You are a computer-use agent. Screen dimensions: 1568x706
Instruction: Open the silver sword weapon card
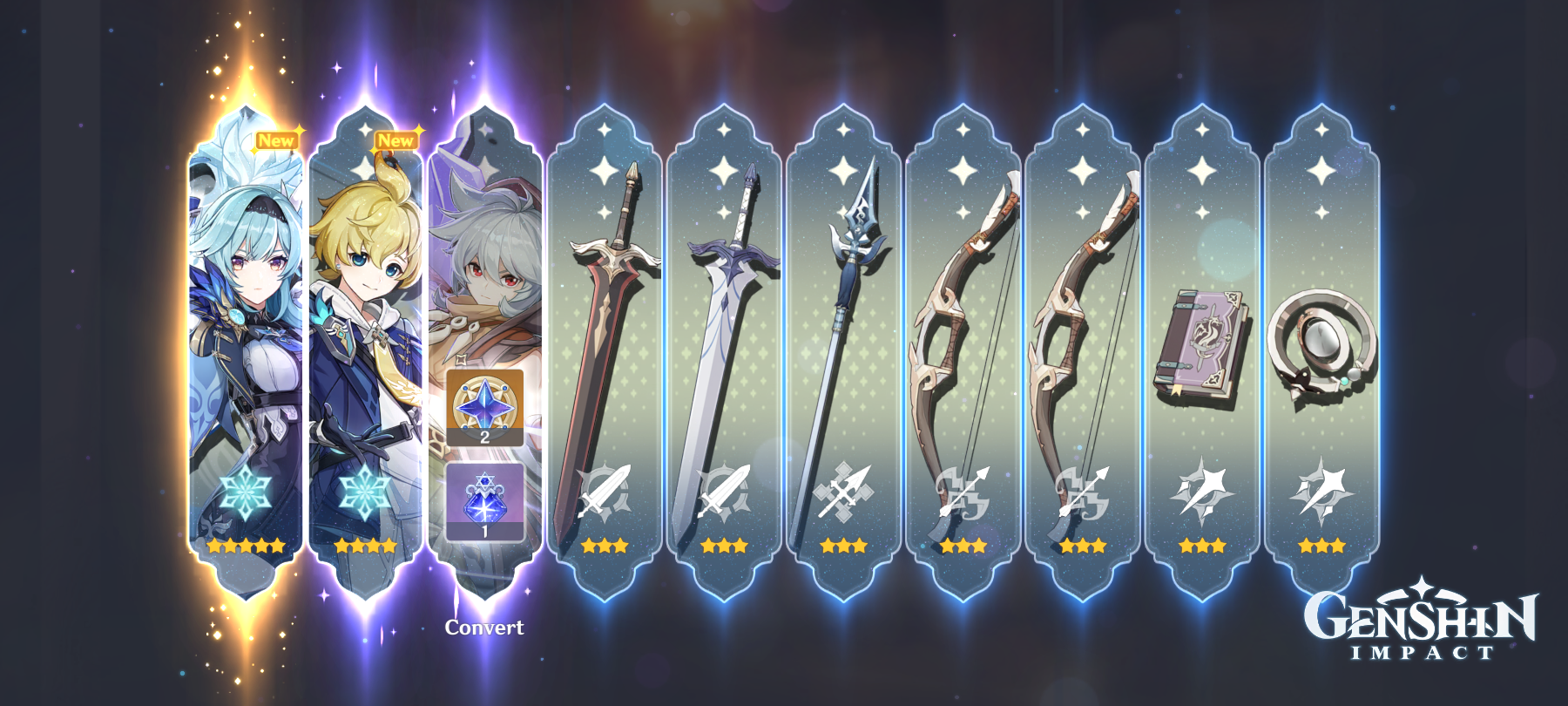(x=726, y=331)
